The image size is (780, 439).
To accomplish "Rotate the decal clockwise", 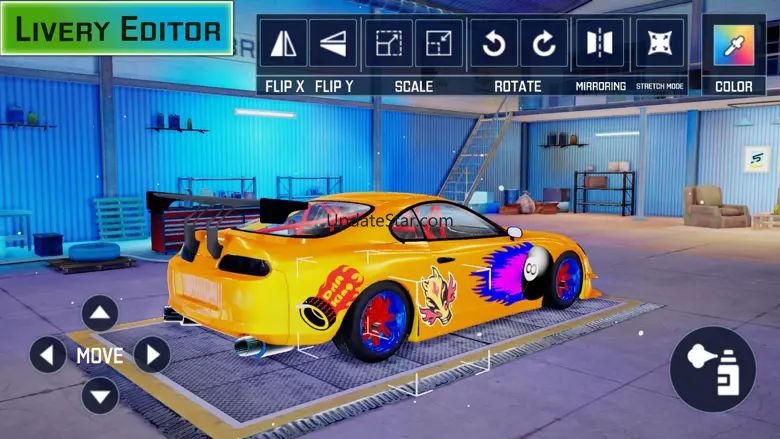I will click(x=544, y=43).
